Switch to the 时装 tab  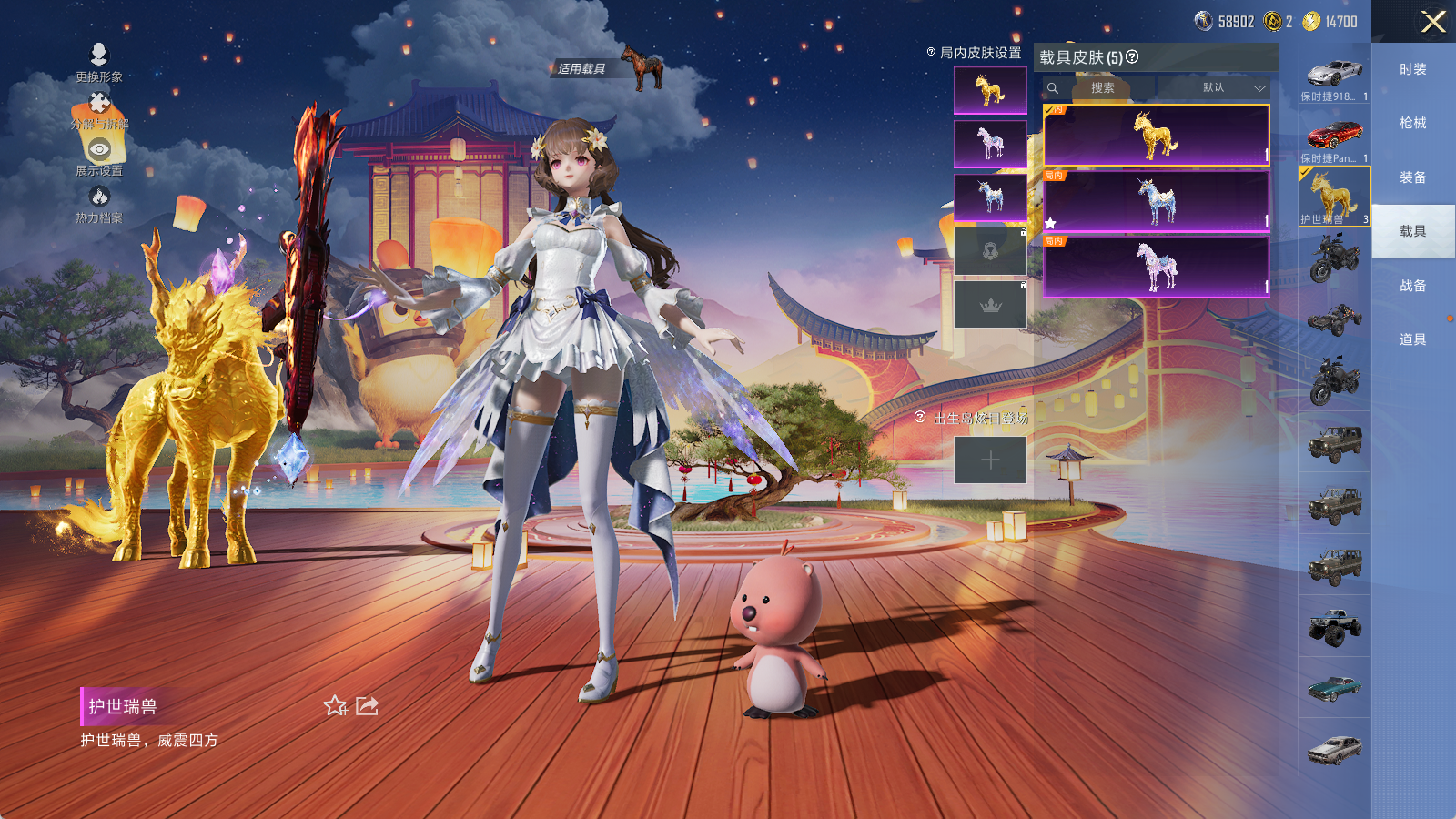point(1412,69)
